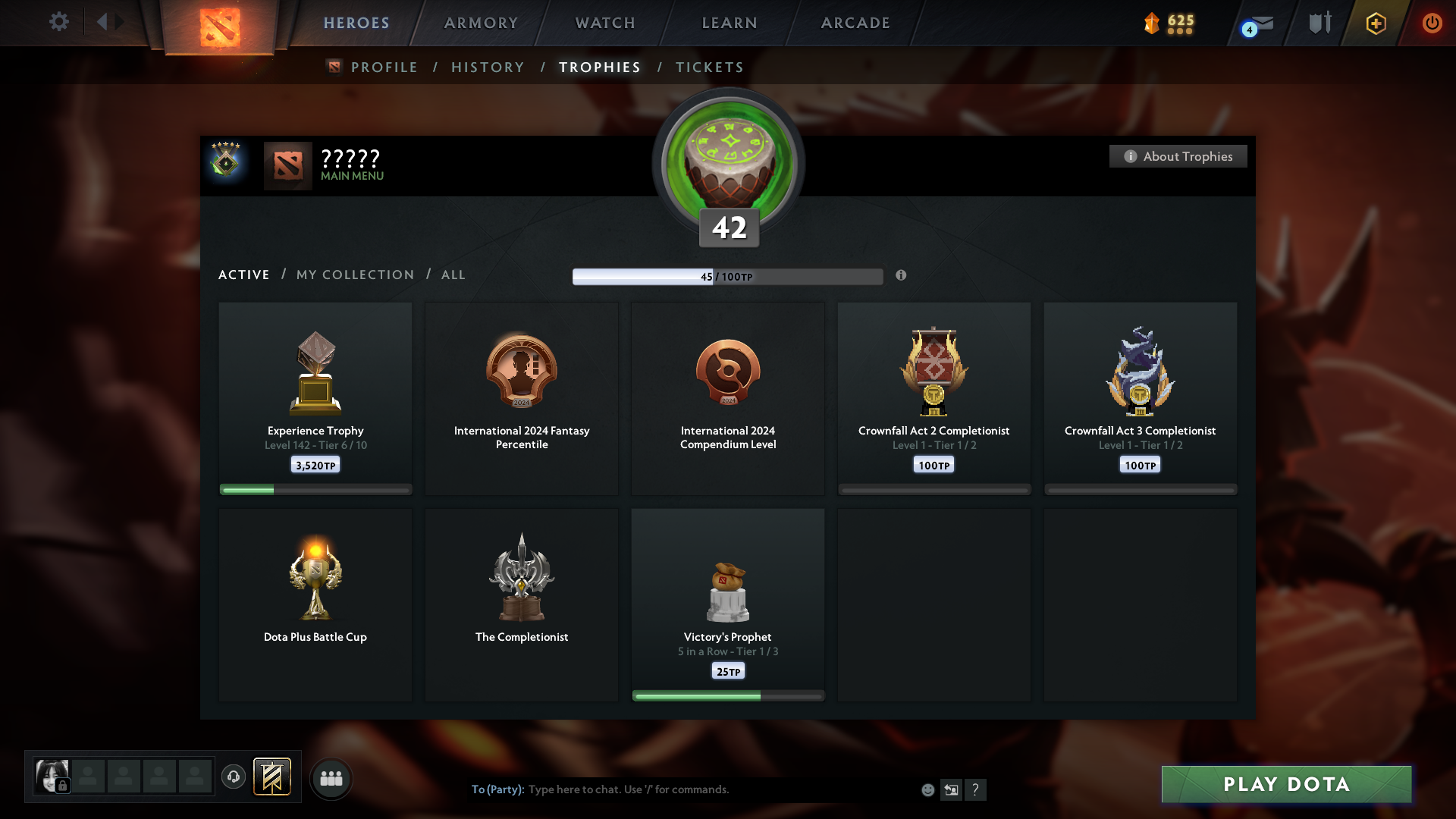This screenshot has height=819, width=1456.
Task: Open the emoticon picker in chat bar
Action: pos(928,789)
